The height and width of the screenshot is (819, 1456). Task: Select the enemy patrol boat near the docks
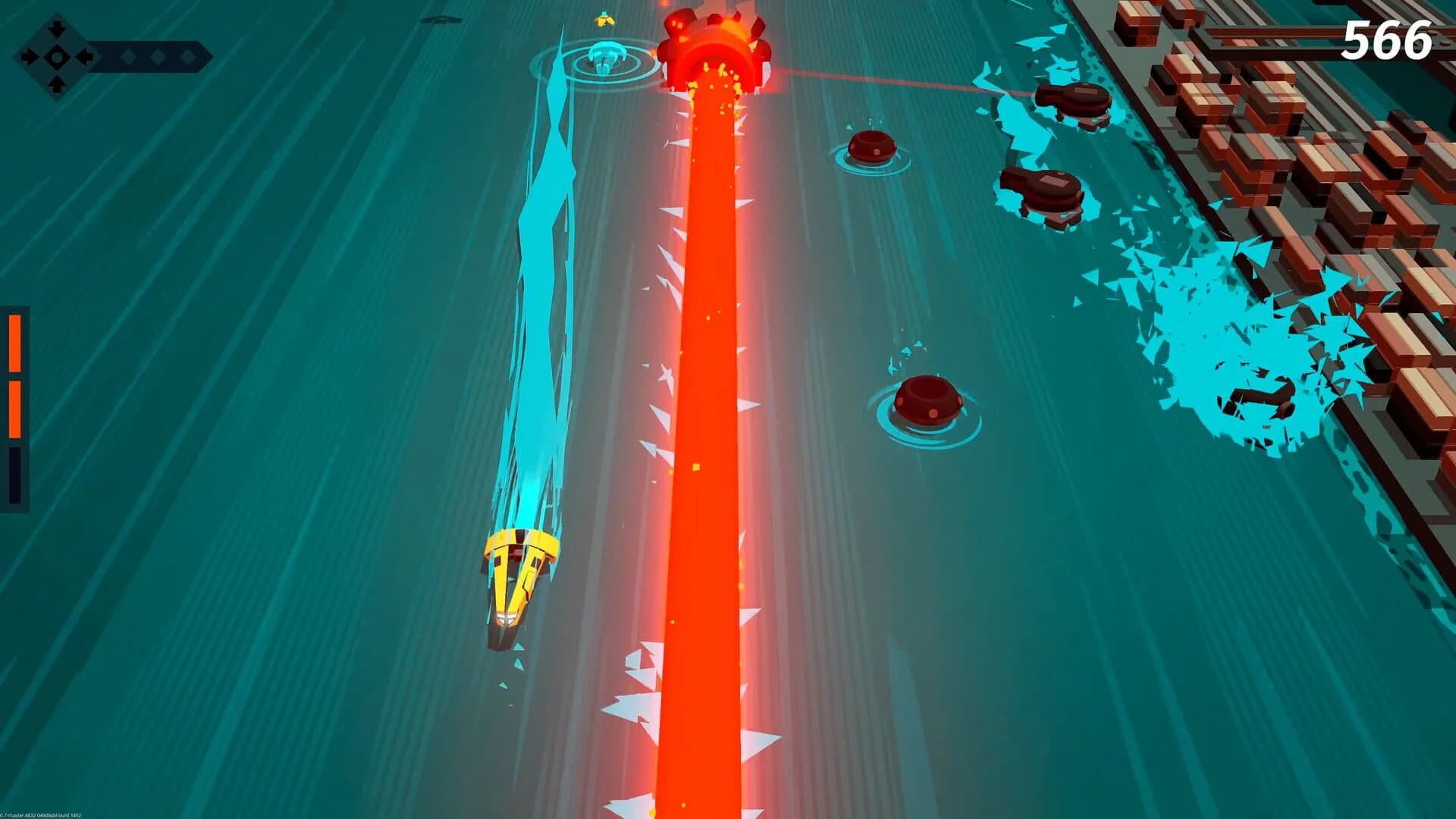pos(1073,99)
